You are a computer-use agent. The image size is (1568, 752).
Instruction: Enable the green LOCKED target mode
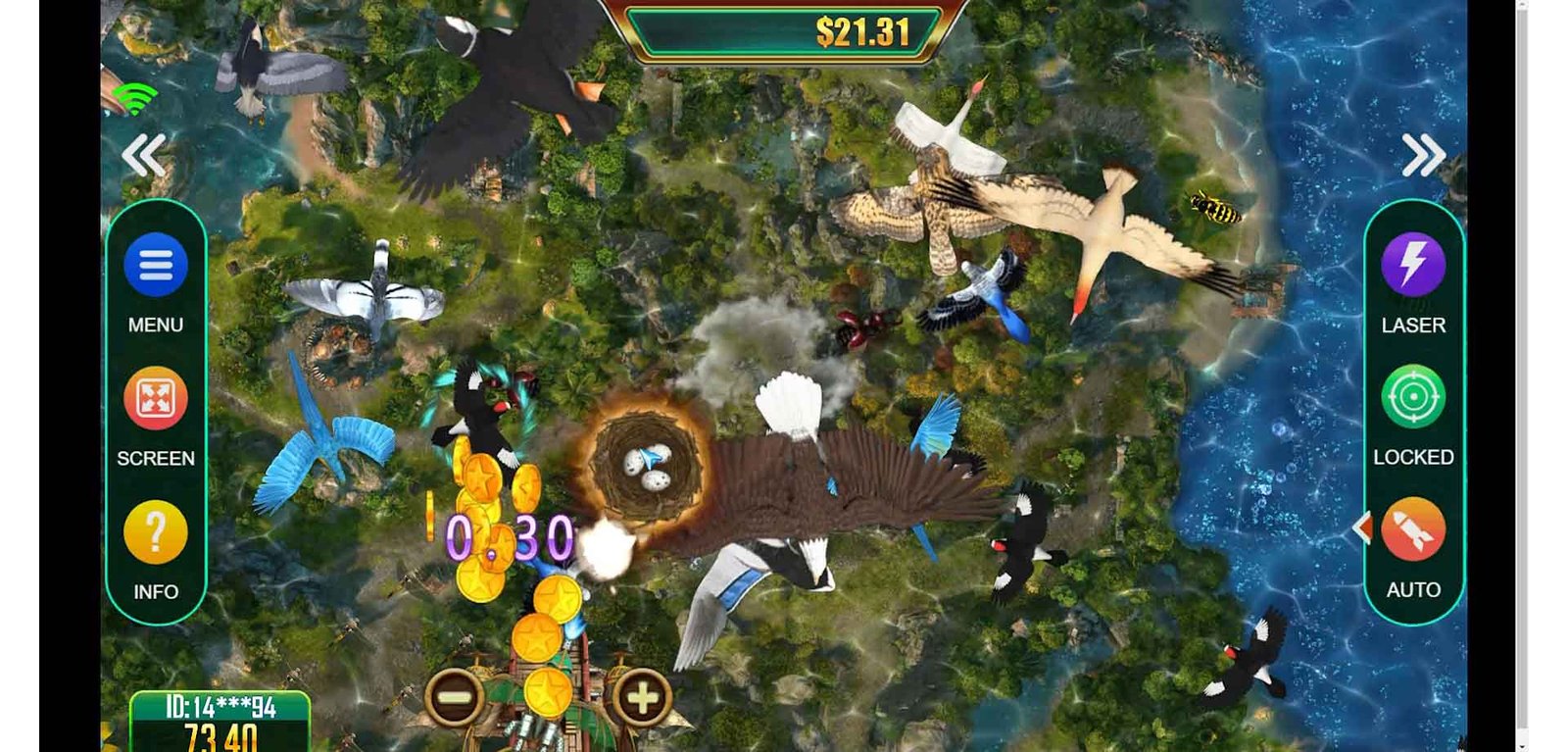pos(1412,397)
